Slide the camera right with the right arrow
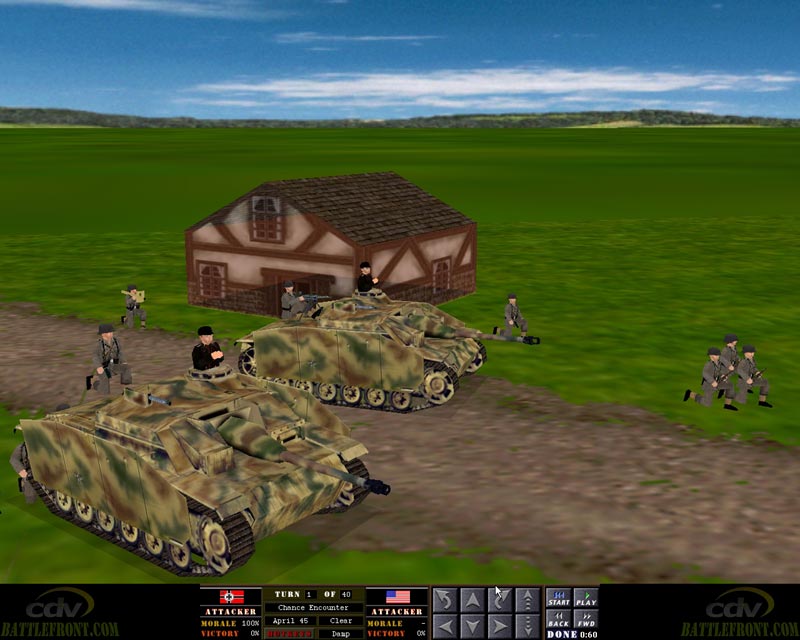The height and width of the screenshot is (640, 800). click(x=499, y=627)
